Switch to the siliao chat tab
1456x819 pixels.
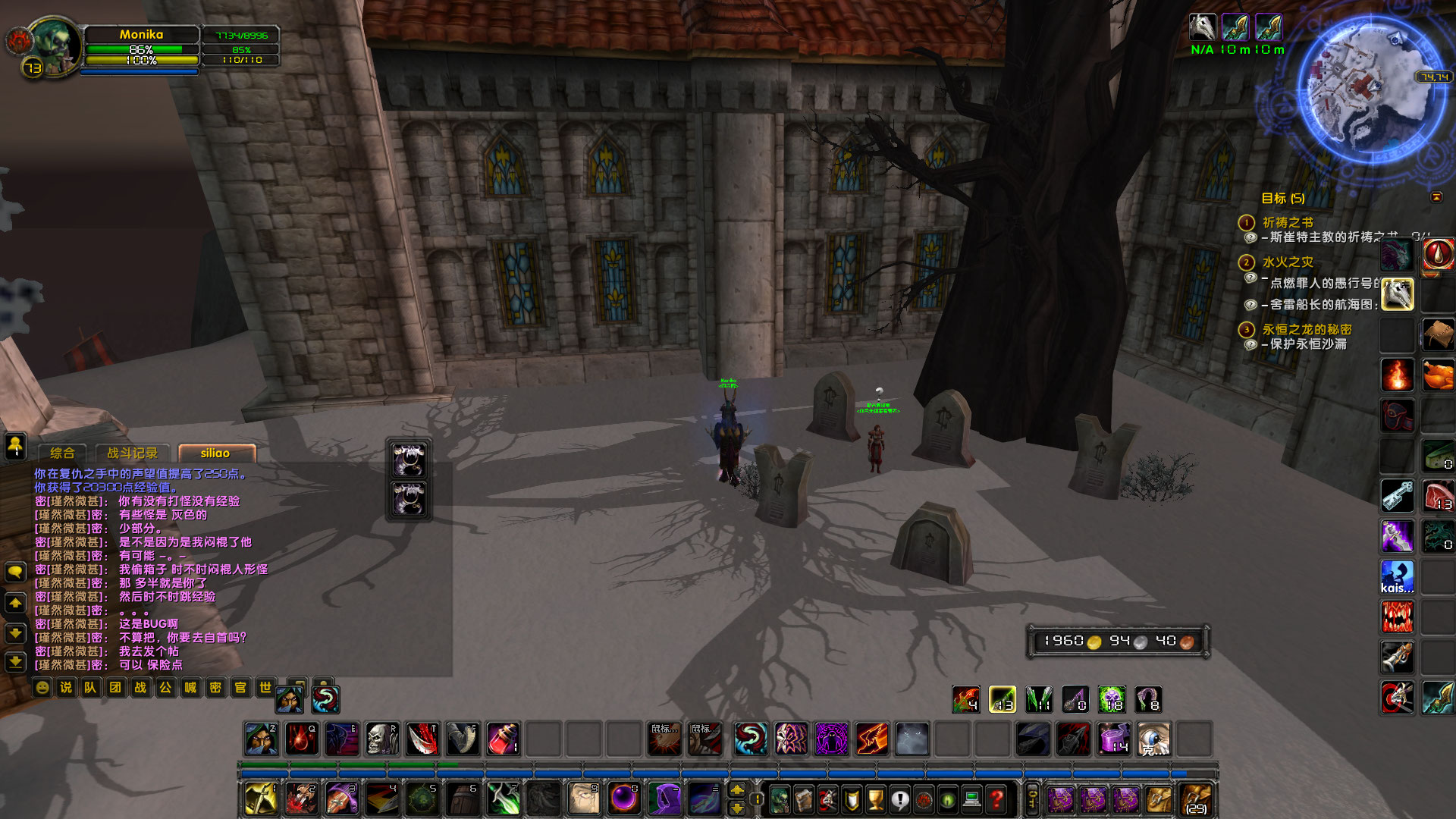(x=216, y=453)
